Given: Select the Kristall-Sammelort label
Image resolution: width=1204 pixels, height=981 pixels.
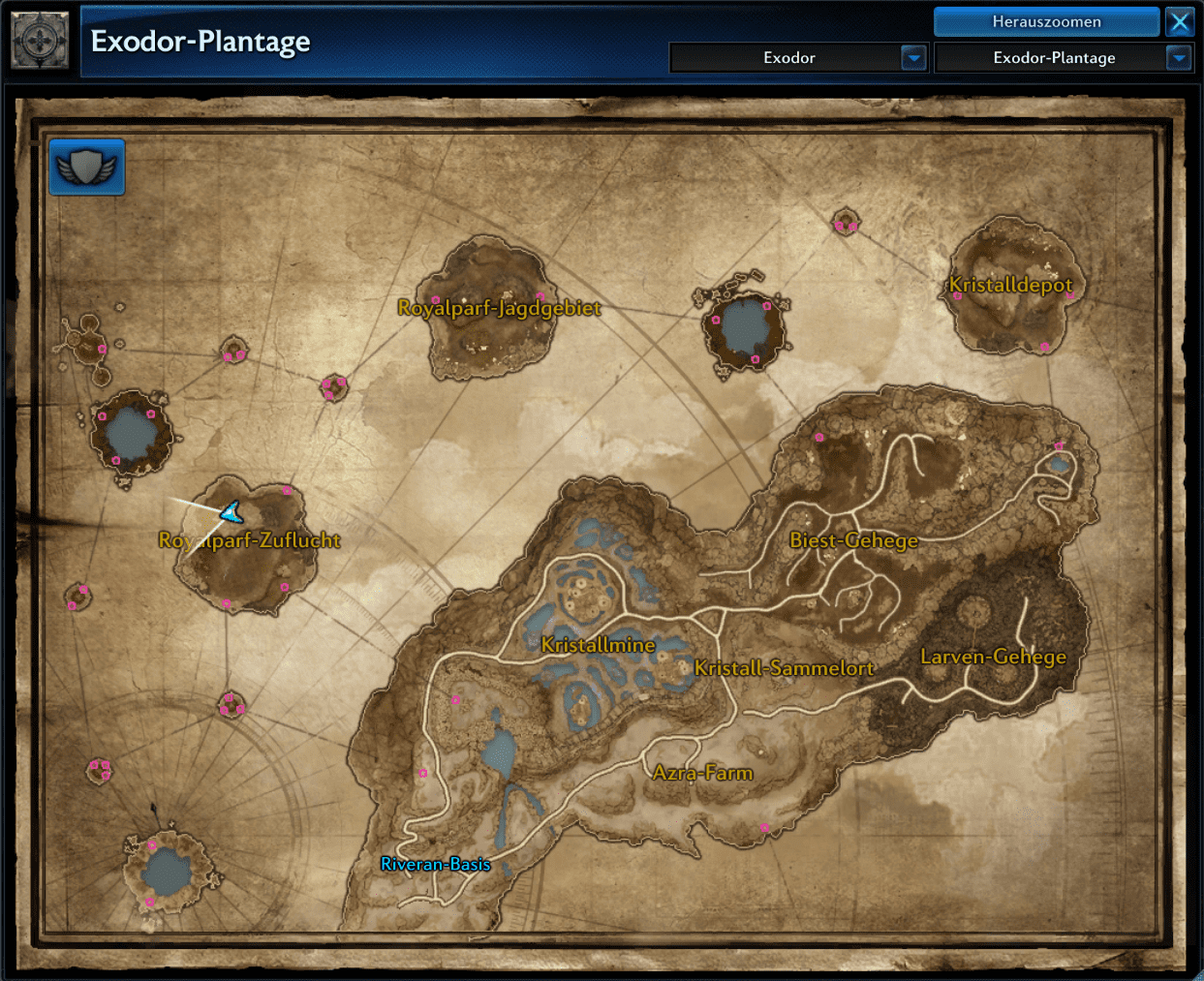Looking at the screenshot, I should pyautogui.click(x=784, y=668).
